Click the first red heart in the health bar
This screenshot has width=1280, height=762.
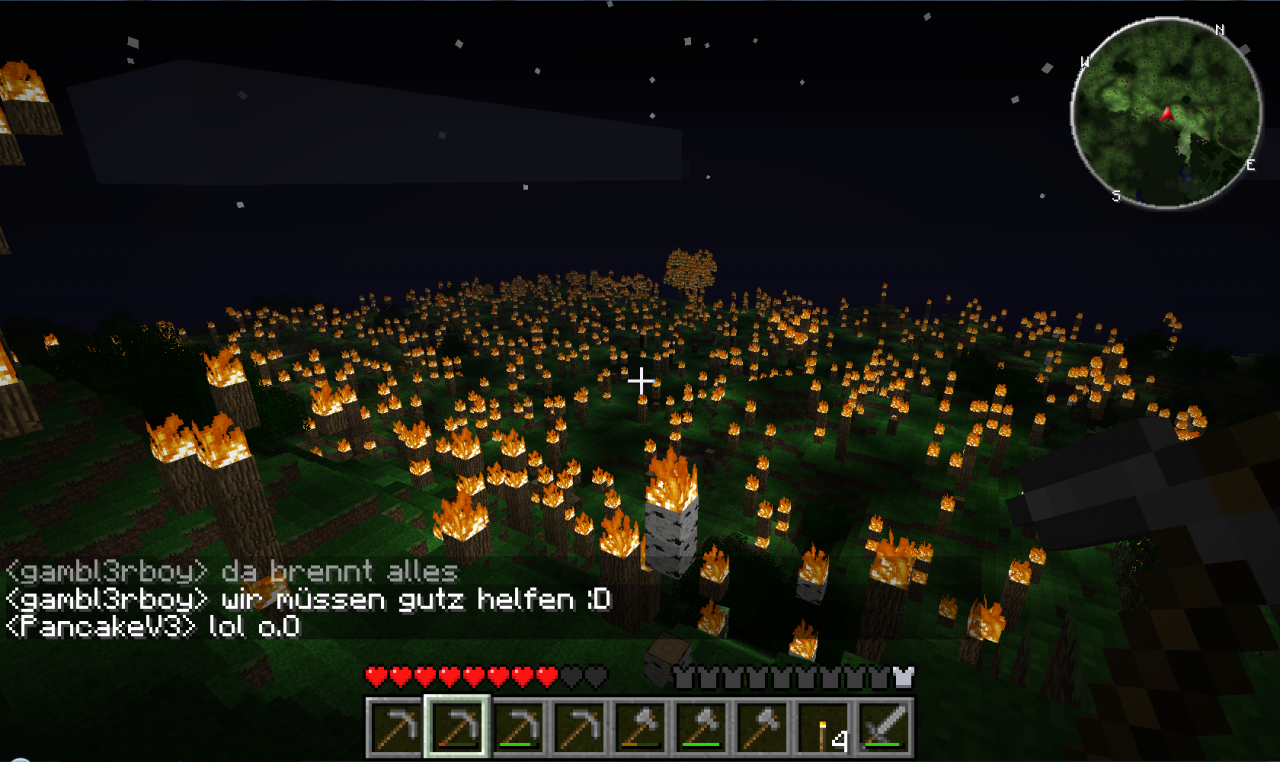(x=375, y=678)
